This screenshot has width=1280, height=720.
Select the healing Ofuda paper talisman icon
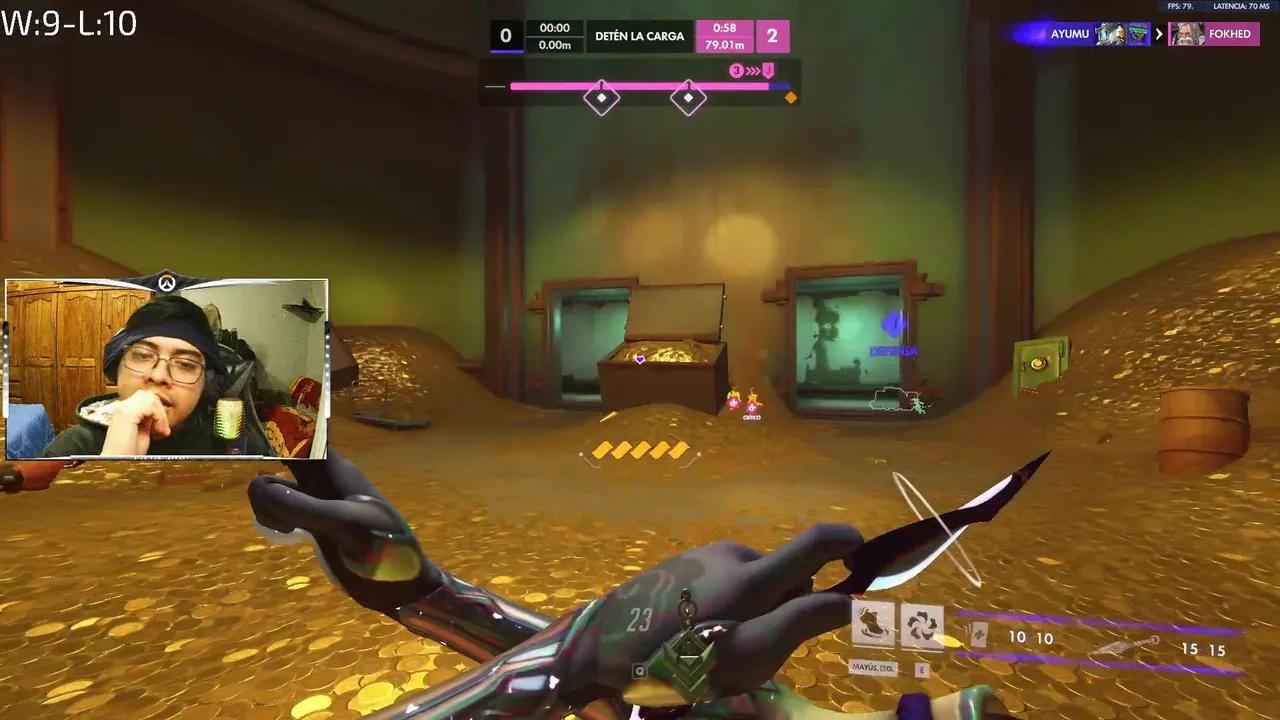pyautogui.click(x=978, y=634)
